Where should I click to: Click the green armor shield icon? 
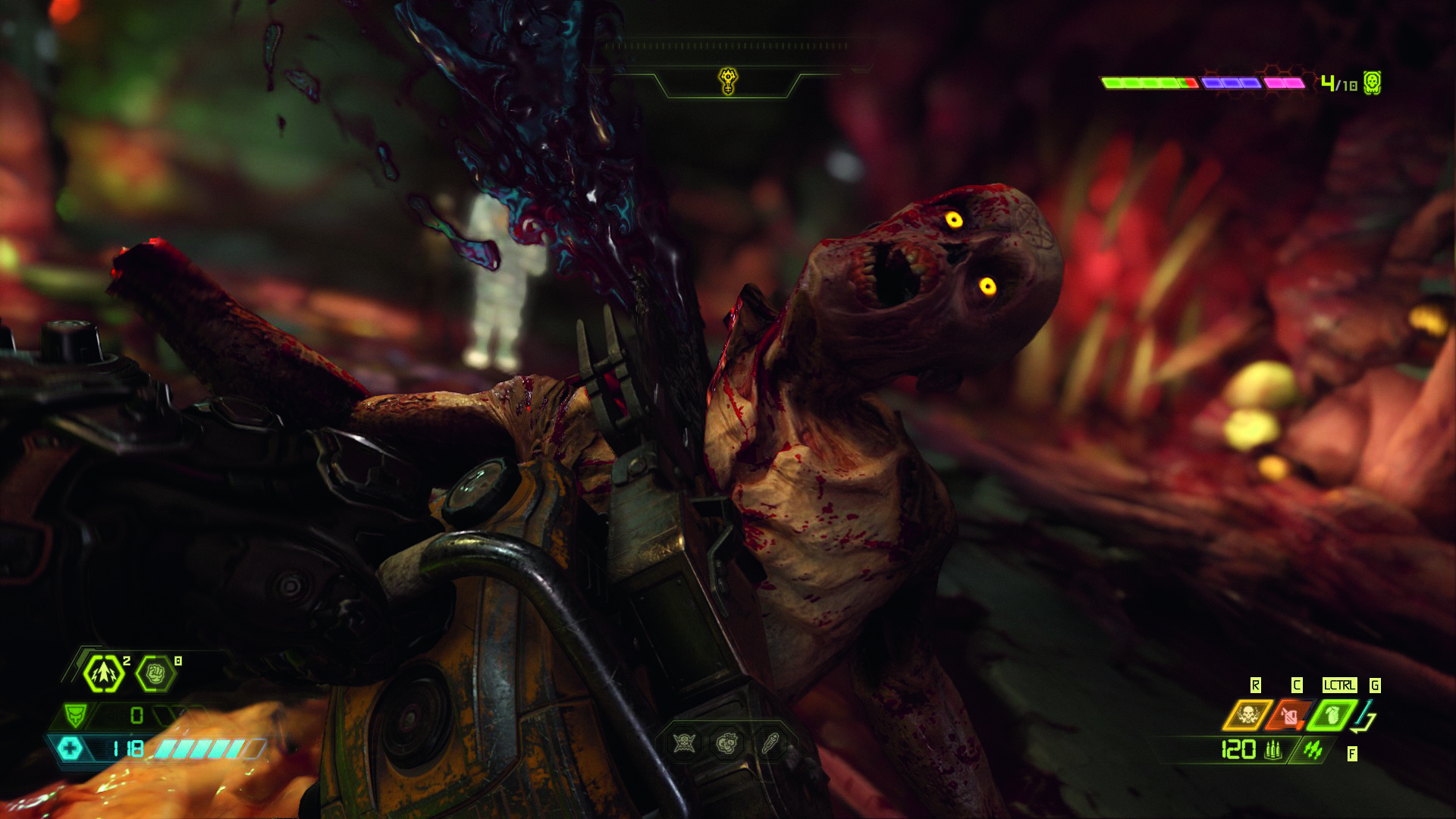[x=76, y=715]
